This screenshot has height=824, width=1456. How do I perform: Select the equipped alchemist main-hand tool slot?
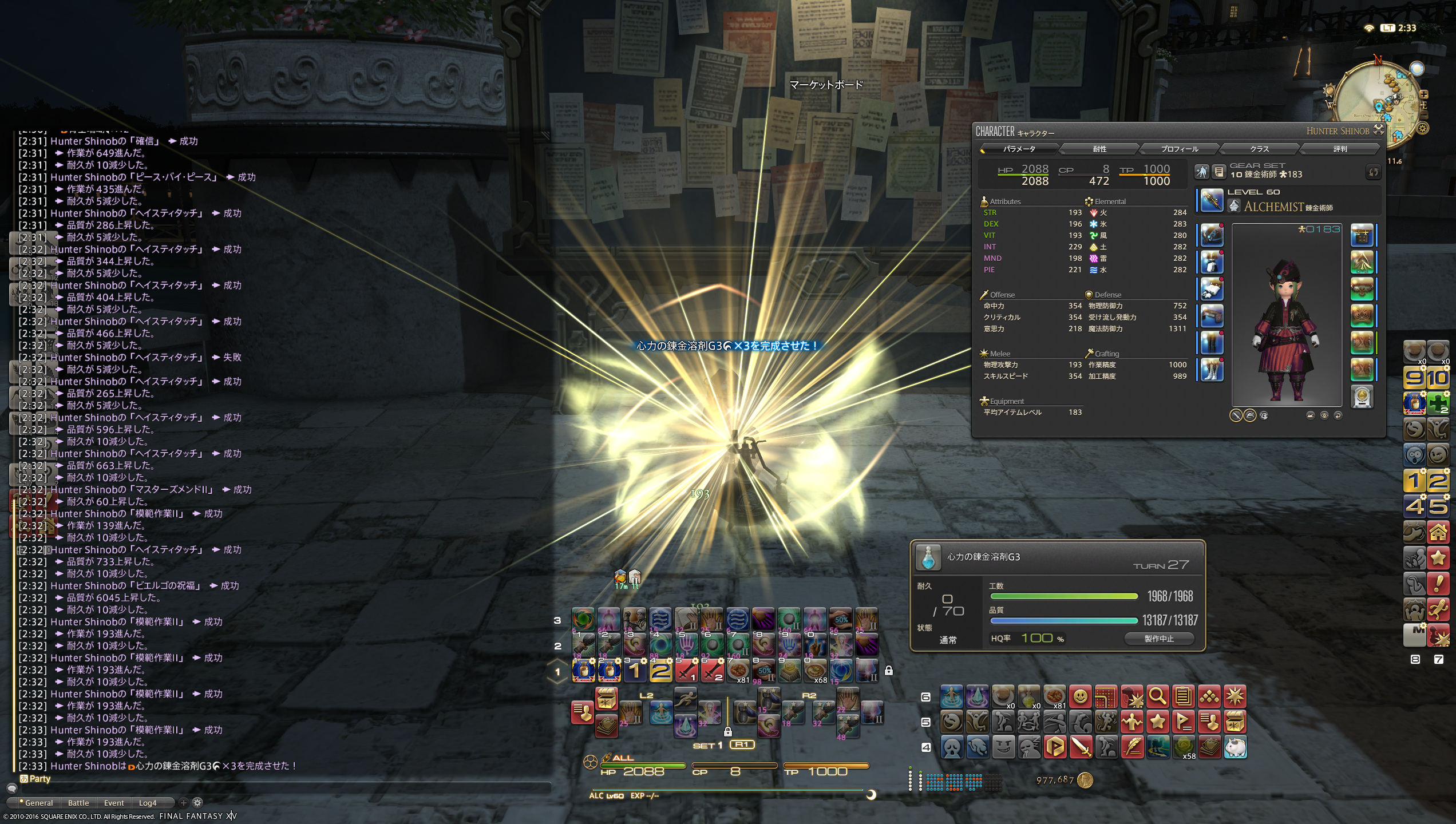(x=1212, y=201)
